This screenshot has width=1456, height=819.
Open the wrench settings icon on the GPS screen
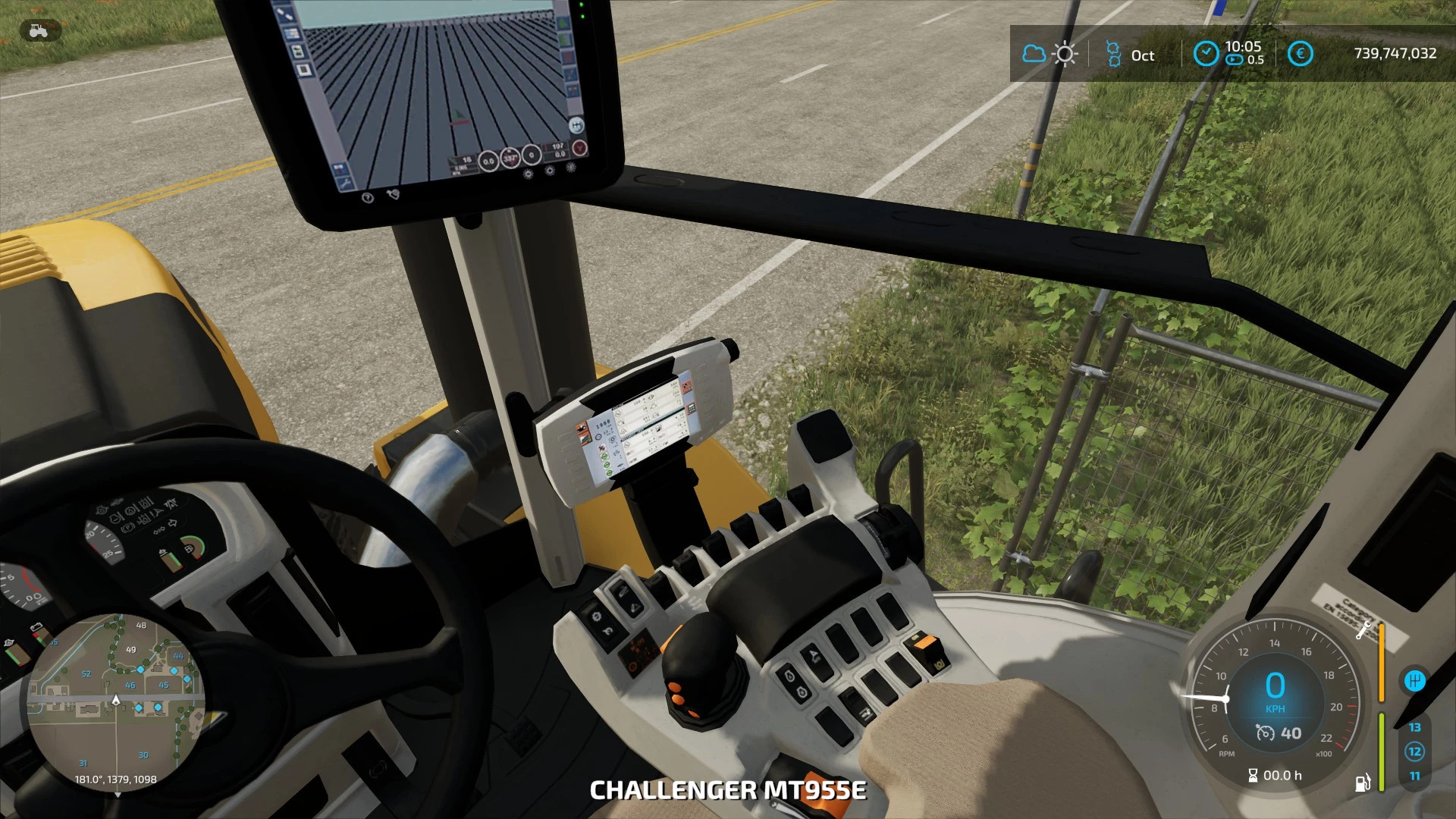click(345, 182)
